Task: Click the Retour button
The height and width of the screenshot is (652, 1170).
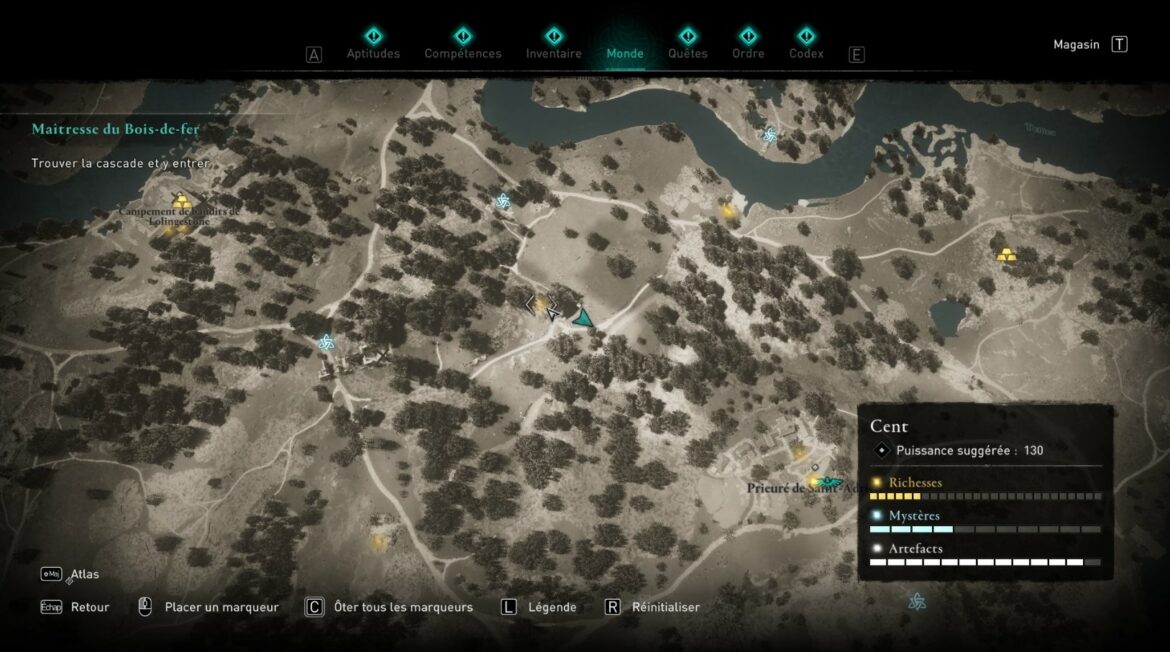Action: click(x=89, y=607)
